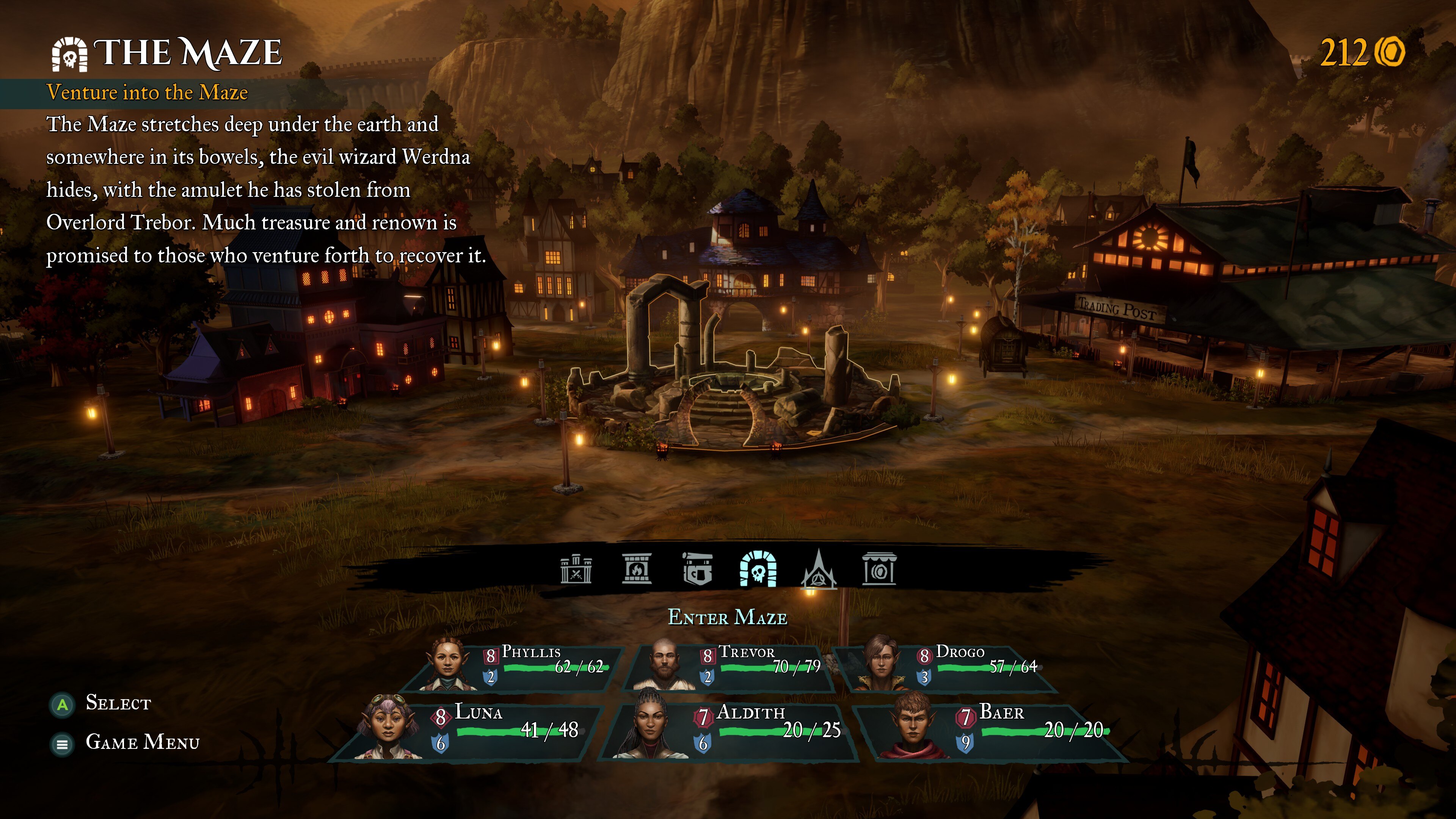
Task: Open the tavern mug sign icon
Action: tap(697, 569)
